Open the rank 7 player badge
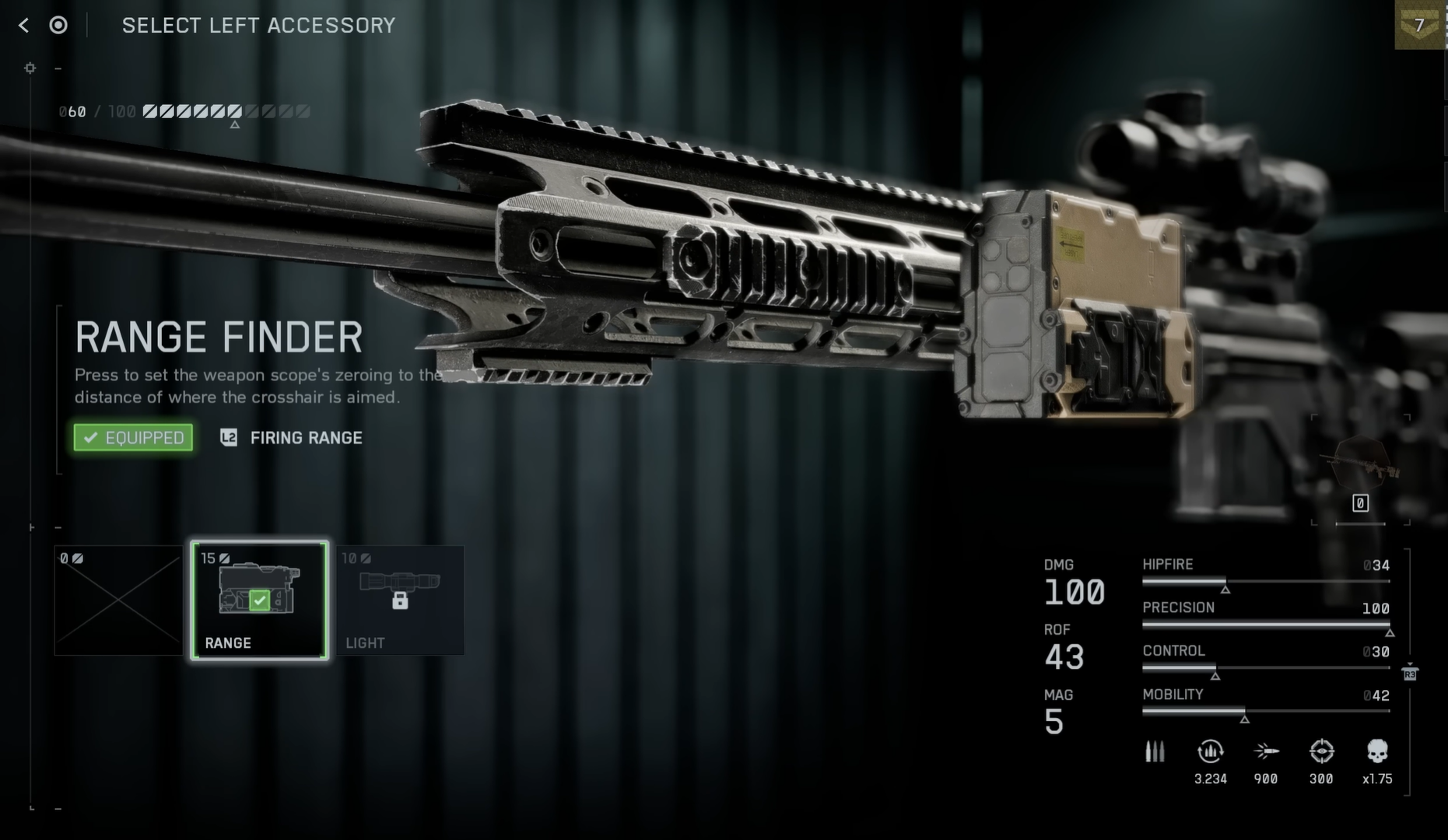Screen dimensions: 1448x840 coord(1420,25)
